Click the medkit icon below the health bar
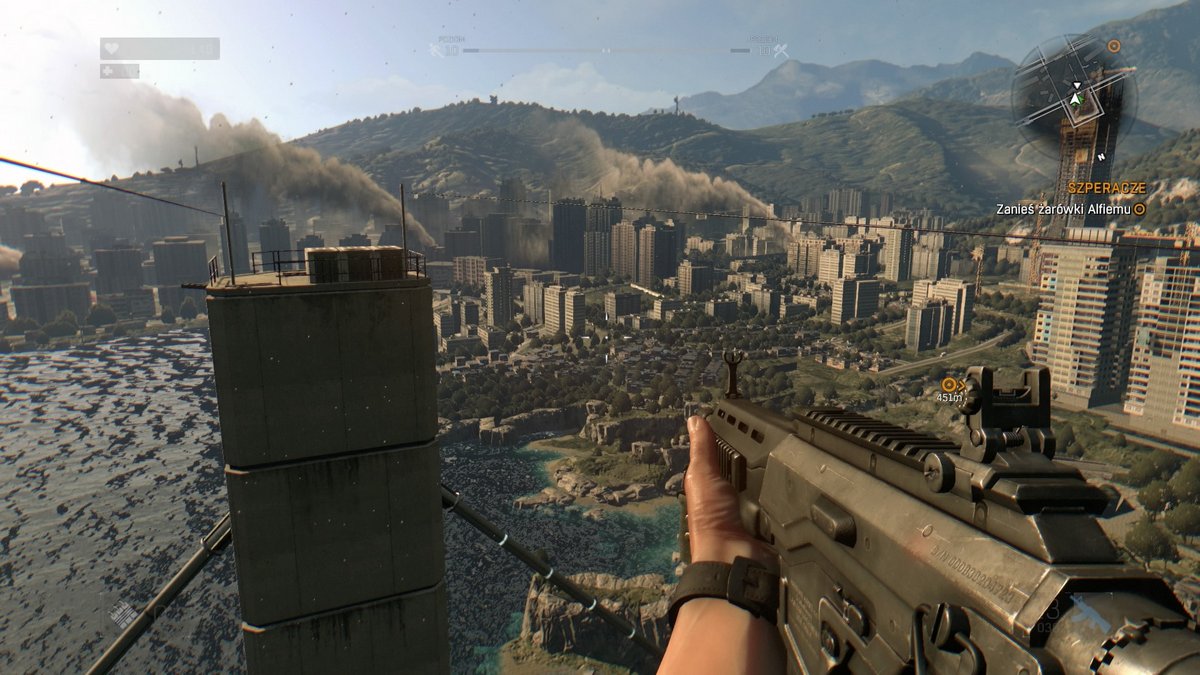 pyautogui.click(x=109, y=71)
